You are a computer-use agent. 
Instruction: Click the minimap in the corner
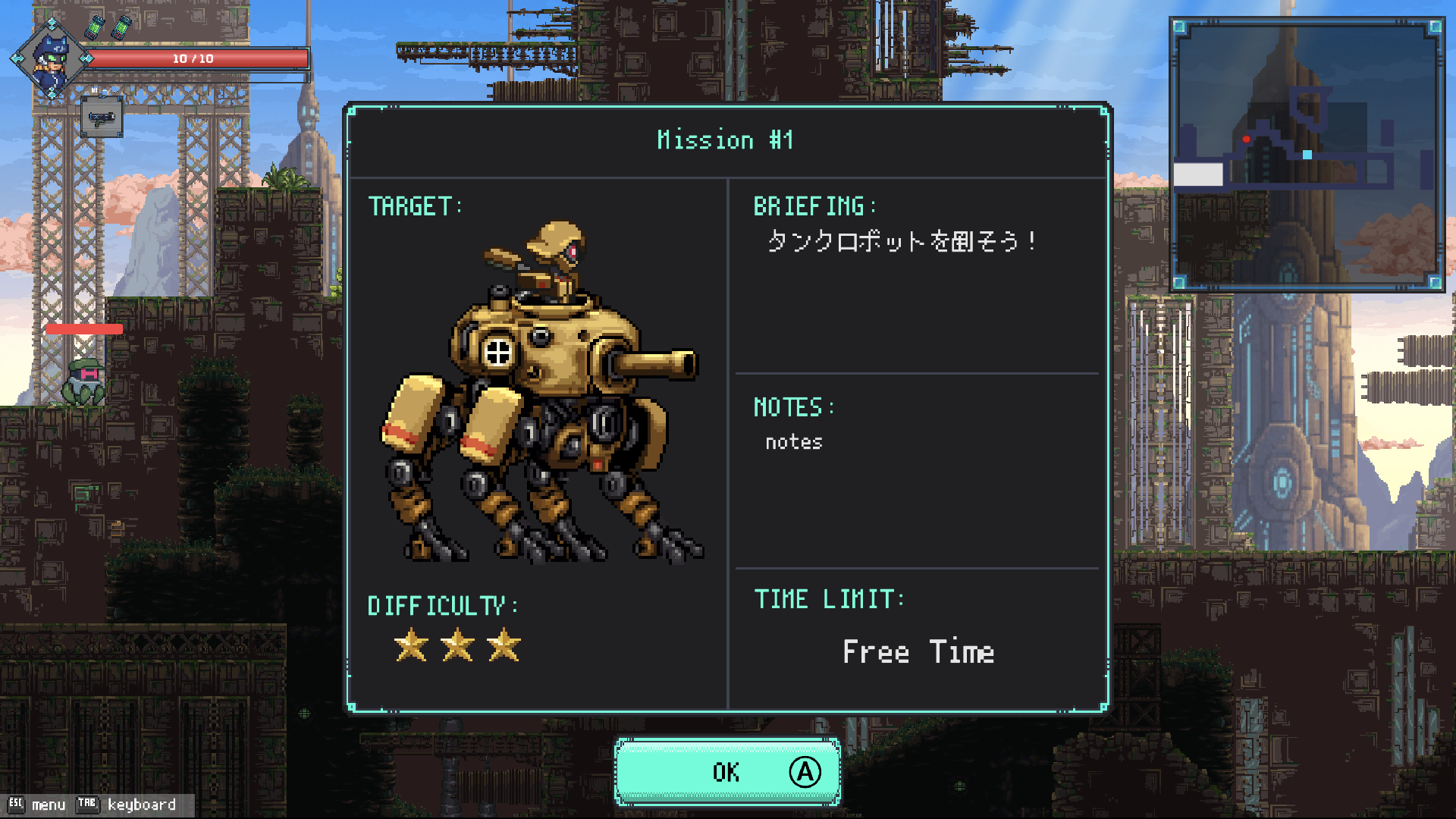(1307, 155)
